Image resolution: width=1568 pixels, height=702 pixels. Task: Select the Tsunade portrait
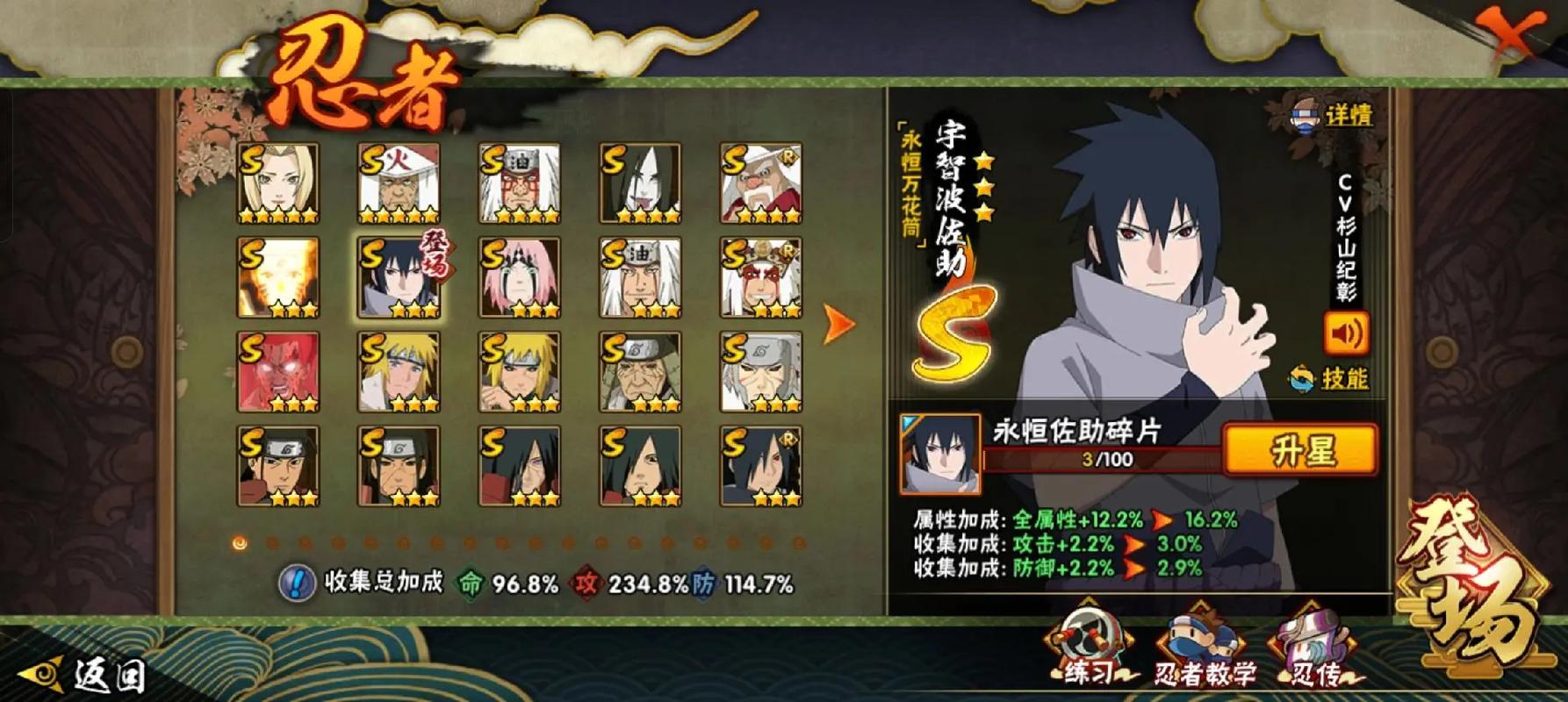277,183
